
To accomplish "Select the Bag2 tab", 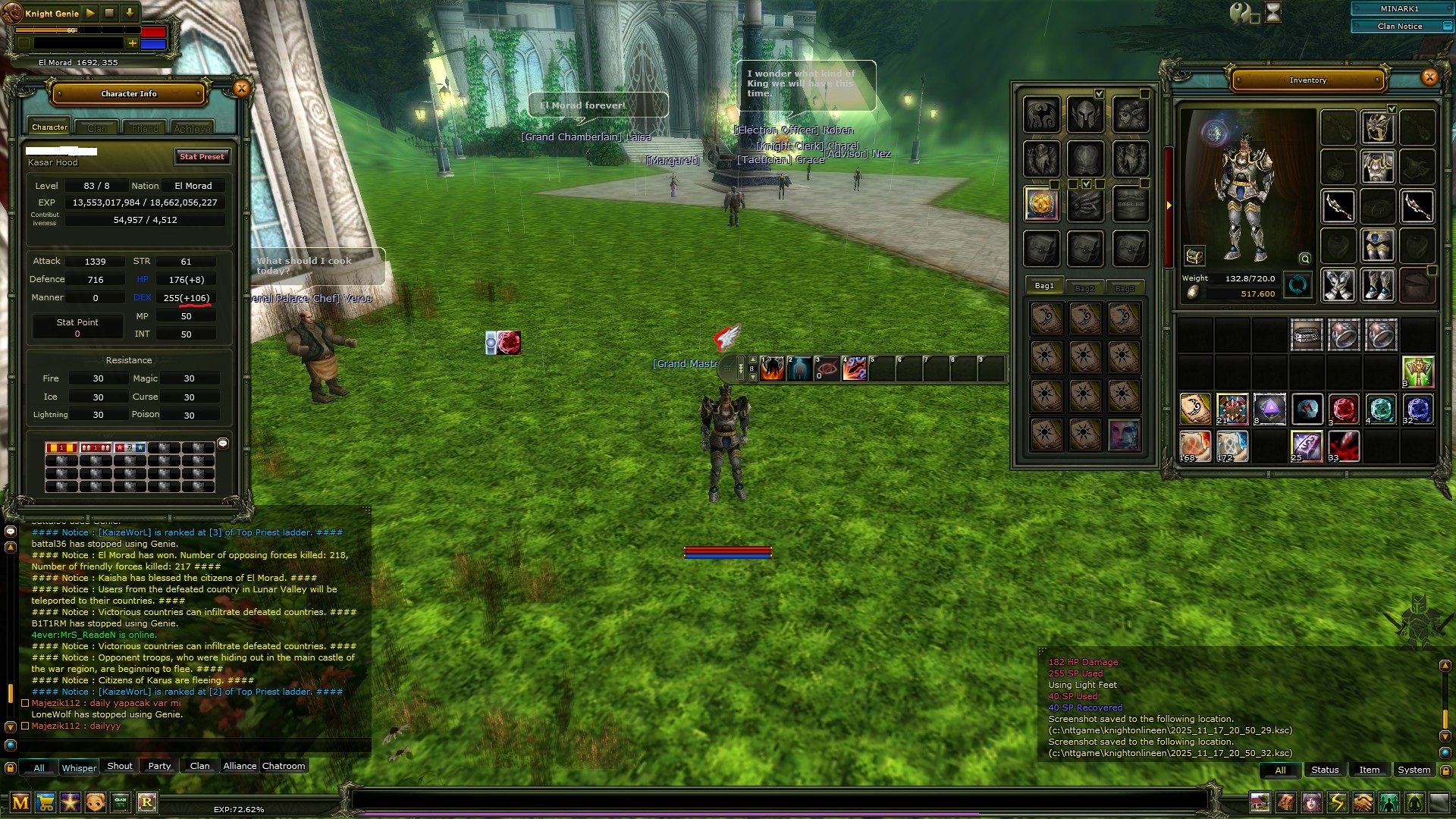I will click(1084, 288).
